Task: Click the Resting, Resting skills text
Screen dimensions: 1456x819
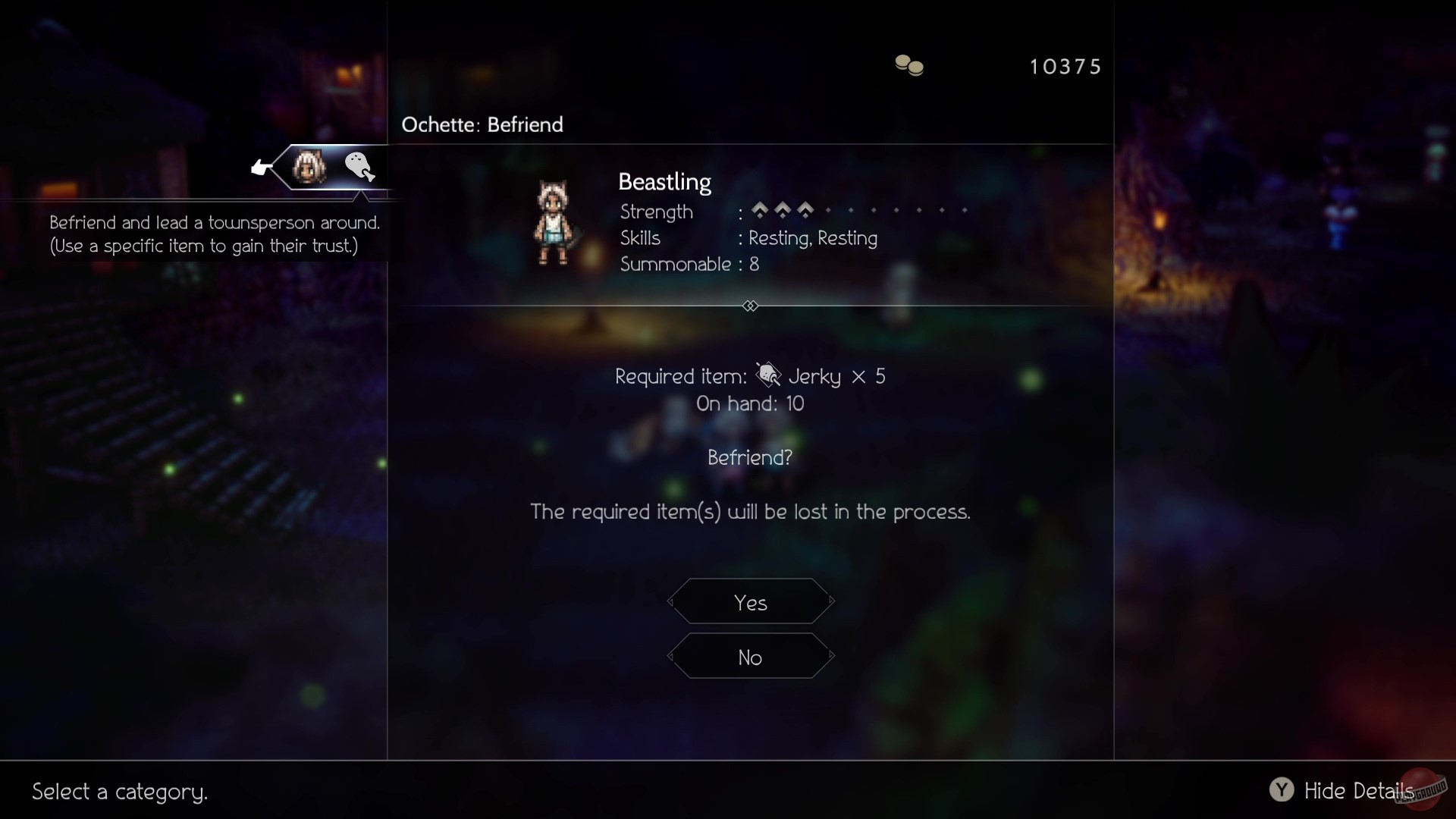Action: point(813,237)
